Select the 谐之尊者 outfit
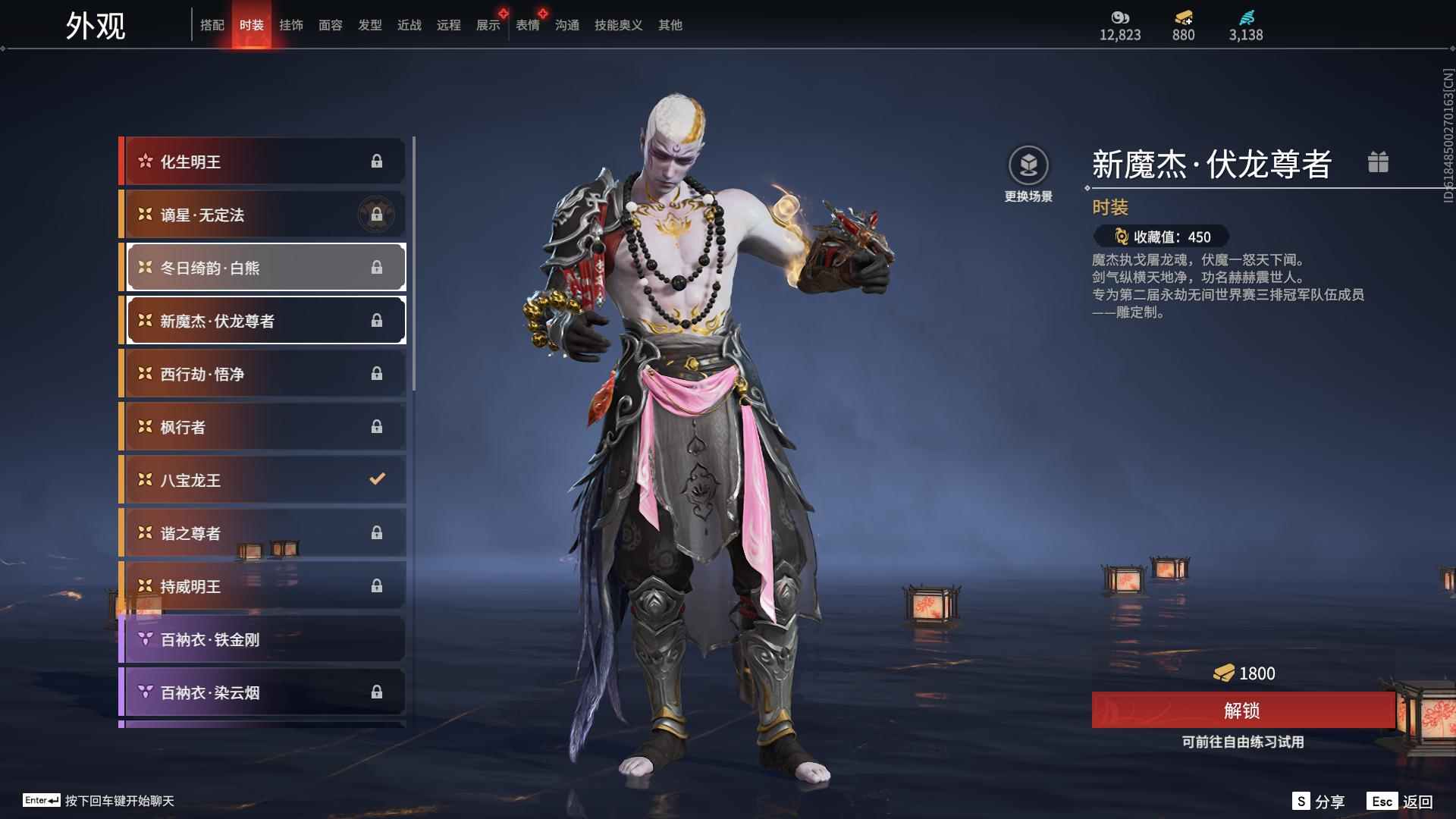 [x=263, y=533]
